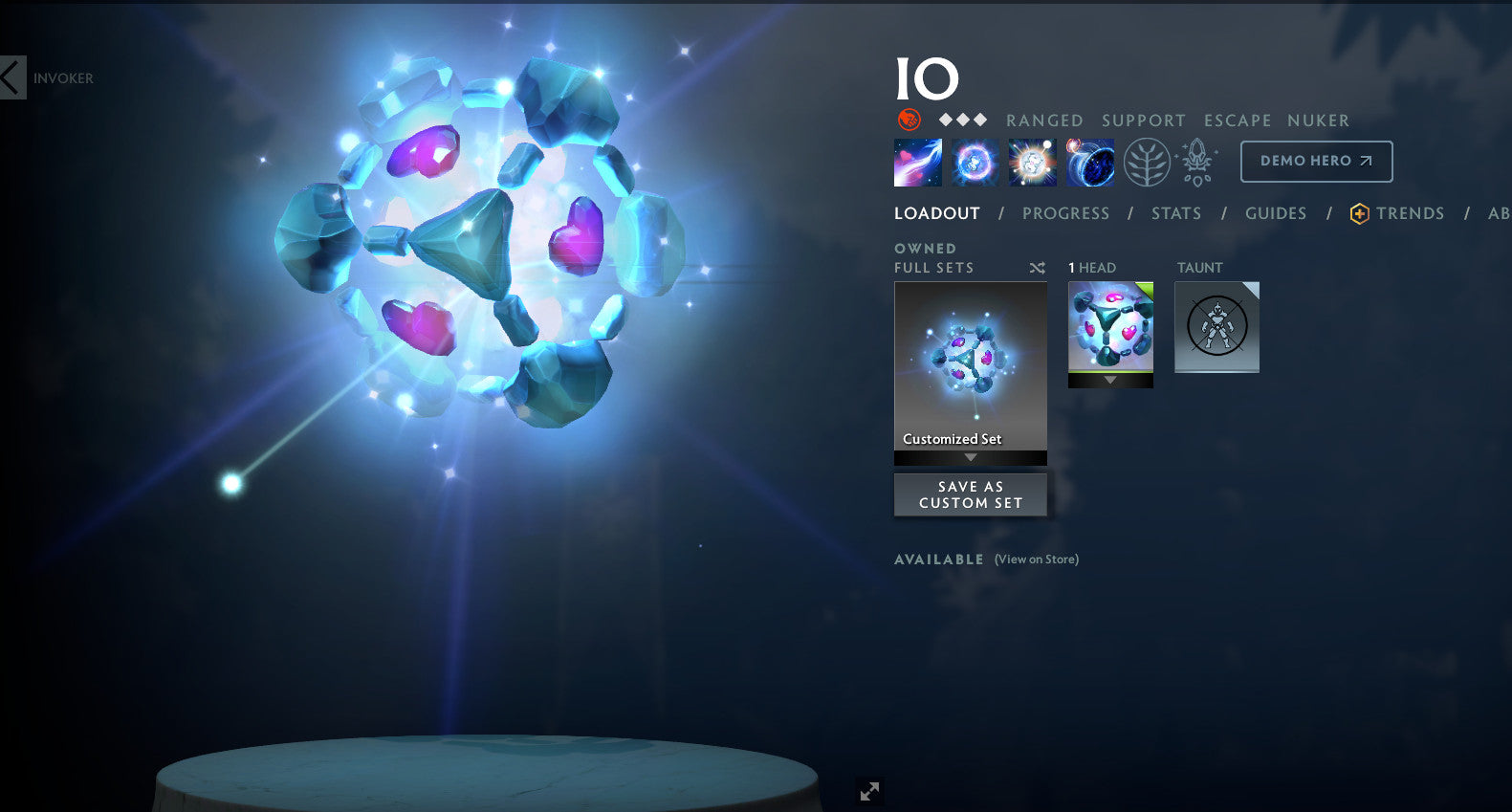Switch to the GUIDES tab

coord(1276,213)
